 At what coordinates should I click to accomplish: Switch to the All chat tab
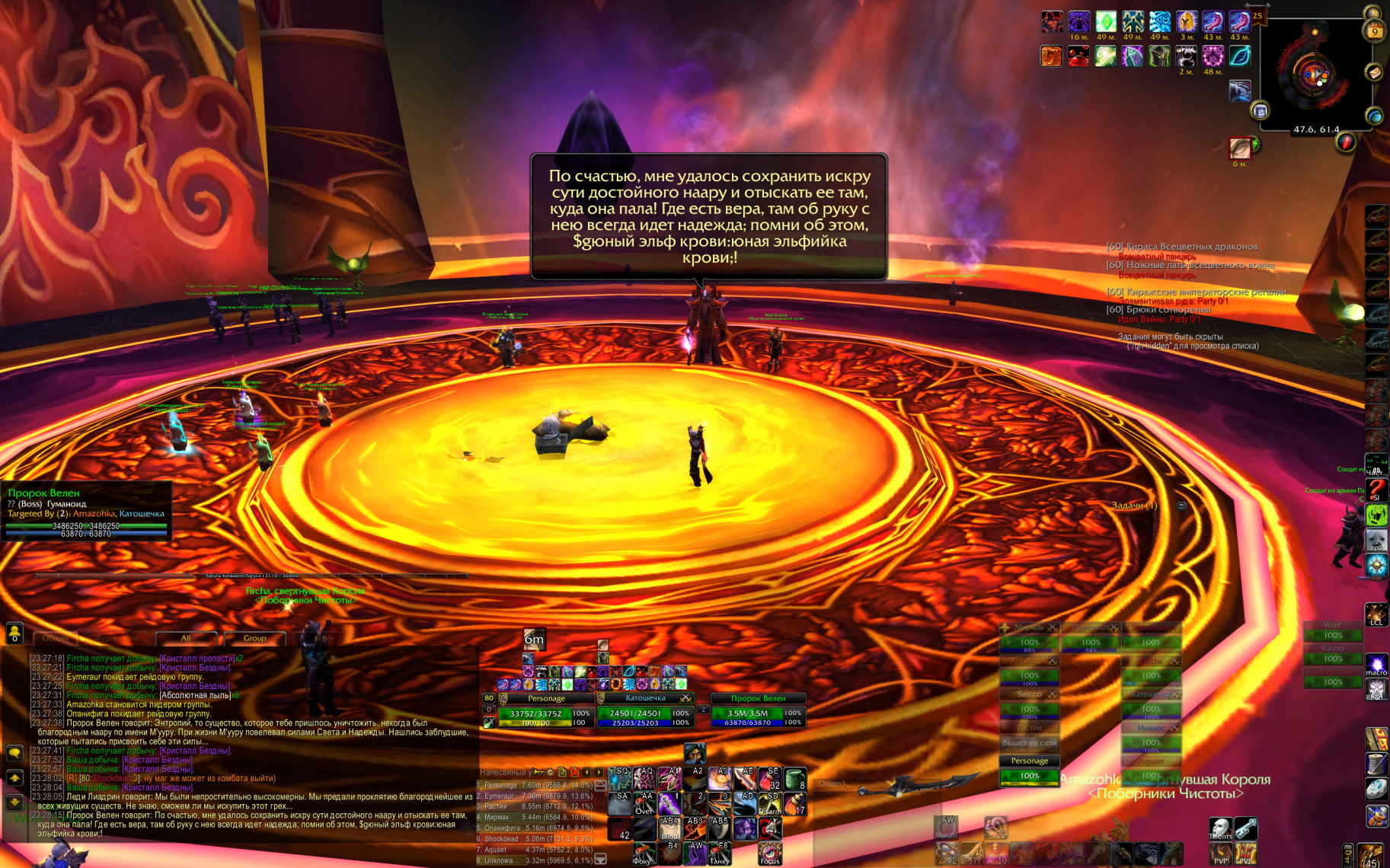[x=185, y=638]
